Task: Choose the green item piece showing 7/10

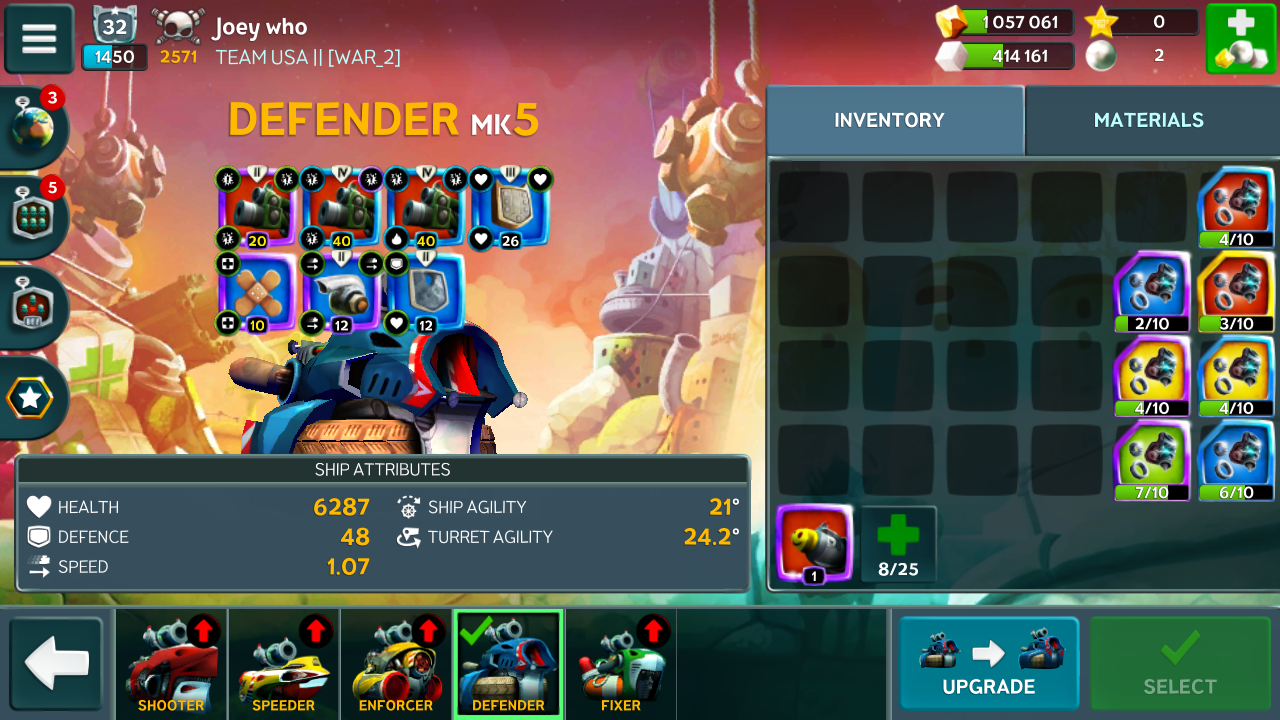Action: 1152,460
